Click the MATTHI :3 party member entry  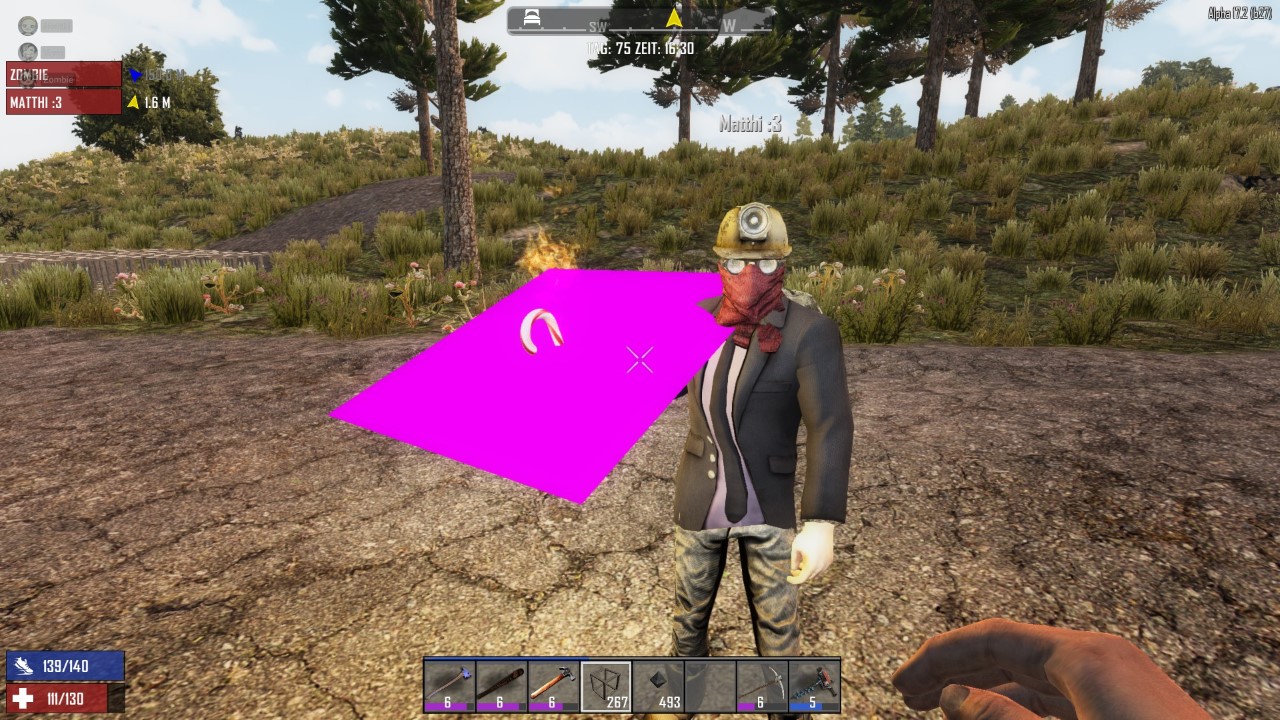coord(64,101)
